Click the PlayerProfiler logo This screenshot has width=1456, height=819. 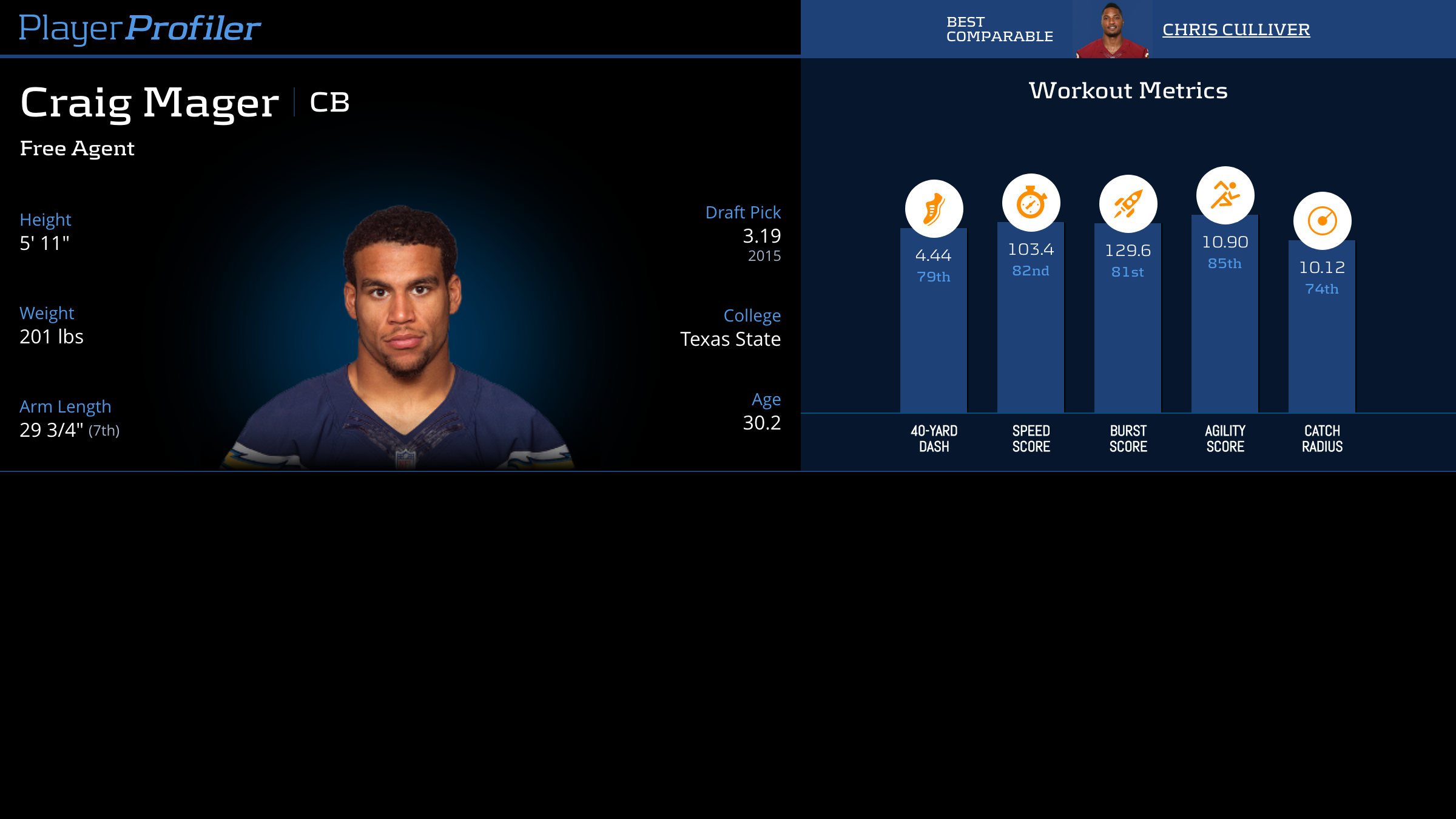click(140, 28)
